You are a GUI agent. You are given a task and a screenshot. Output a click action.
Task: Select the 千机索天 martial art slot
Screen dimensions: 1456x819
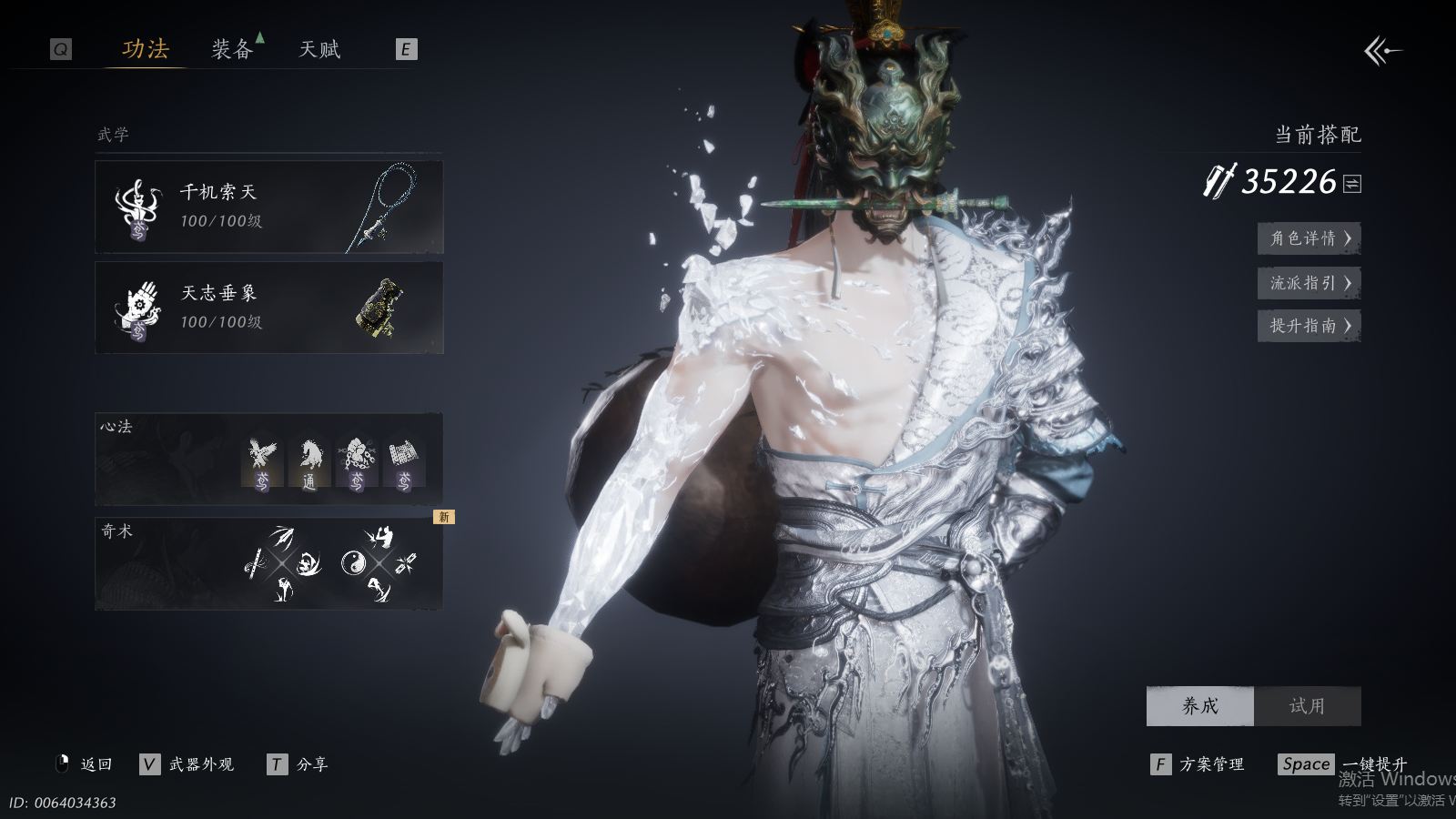click(x=268, y=207)
